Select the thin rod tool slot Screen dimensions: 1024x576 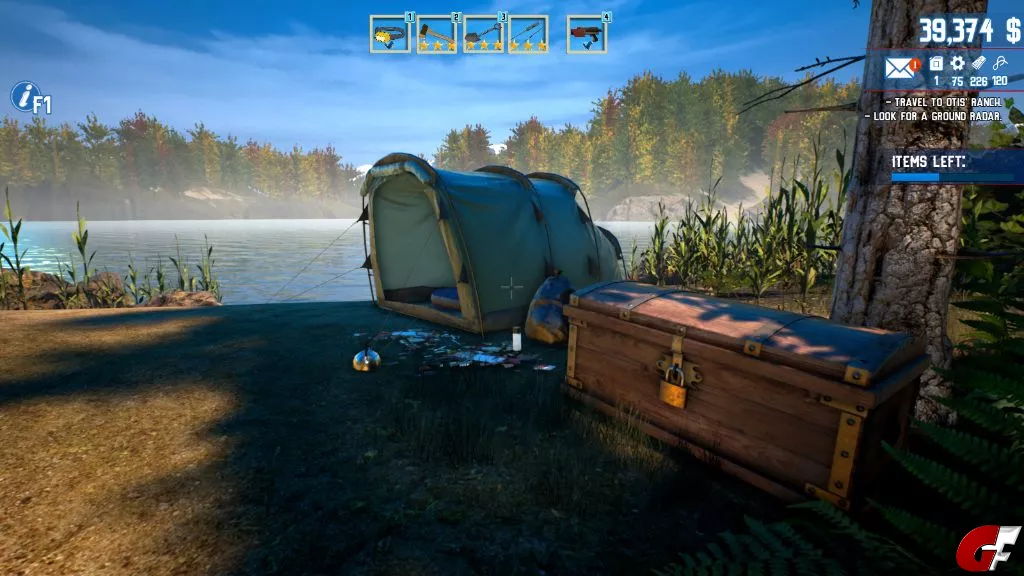[528, 34]
